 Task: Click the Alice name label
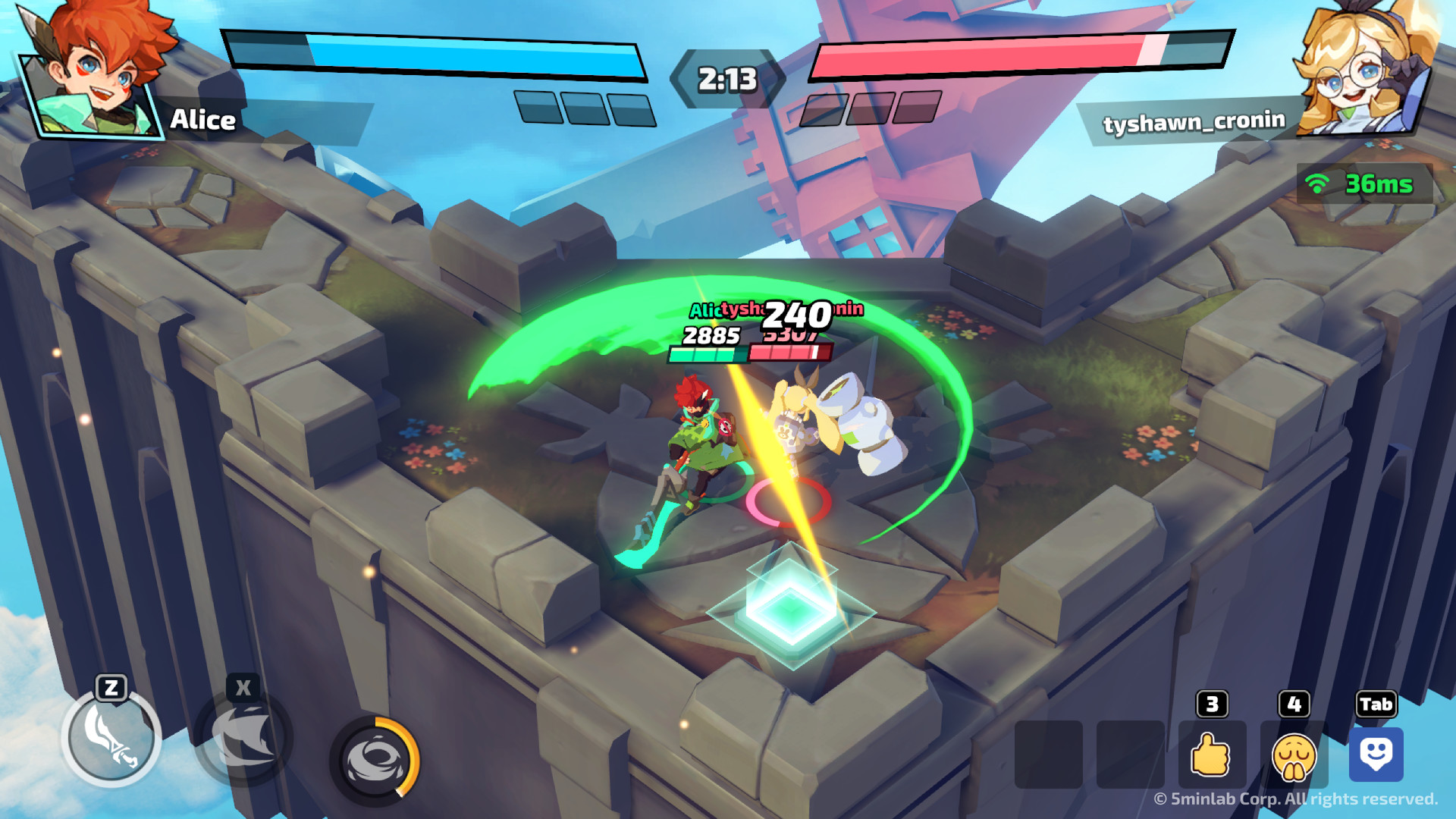click(203, 121)
